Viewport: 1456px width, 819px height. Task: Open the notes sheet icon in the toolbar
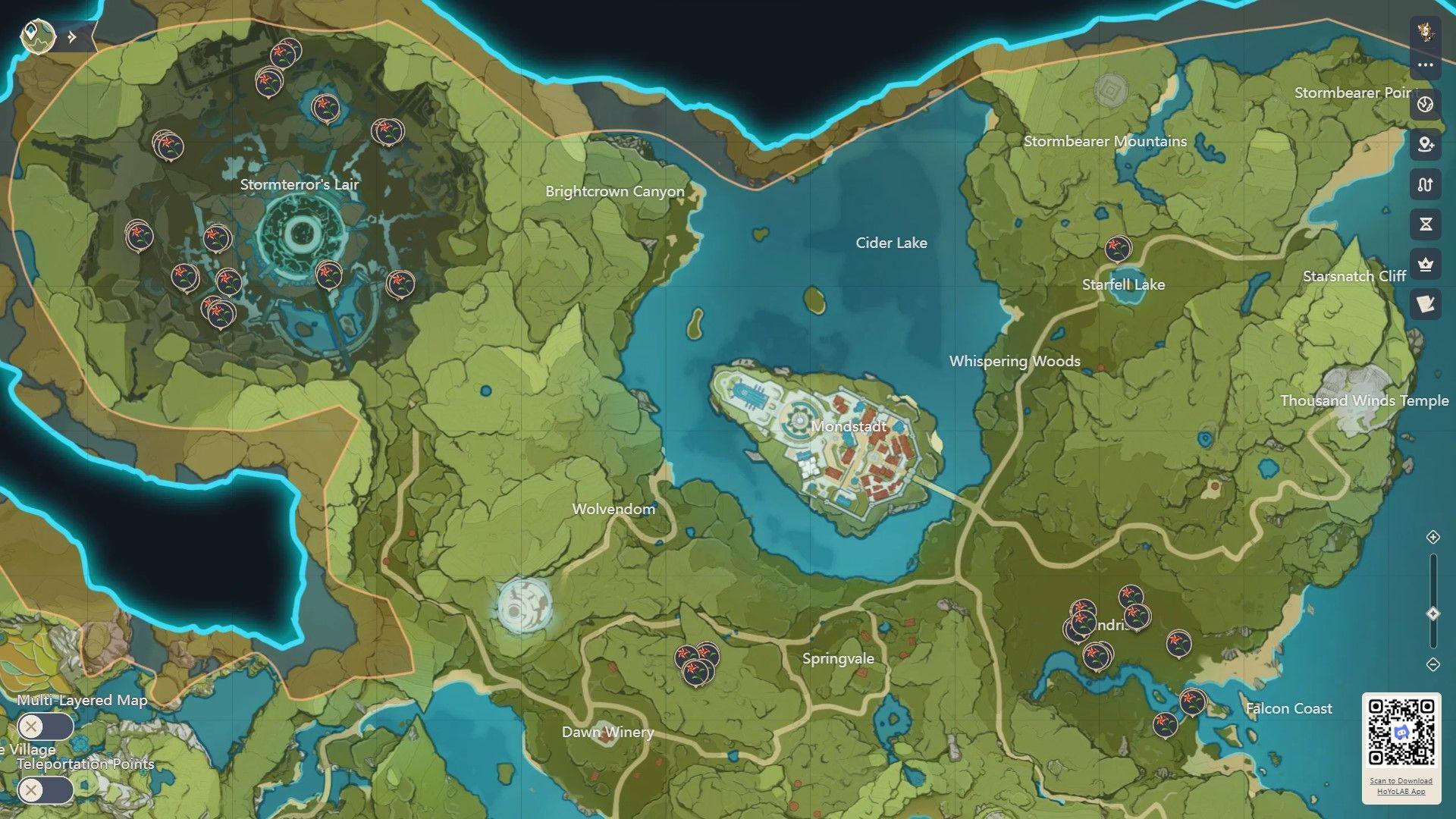1426,305
